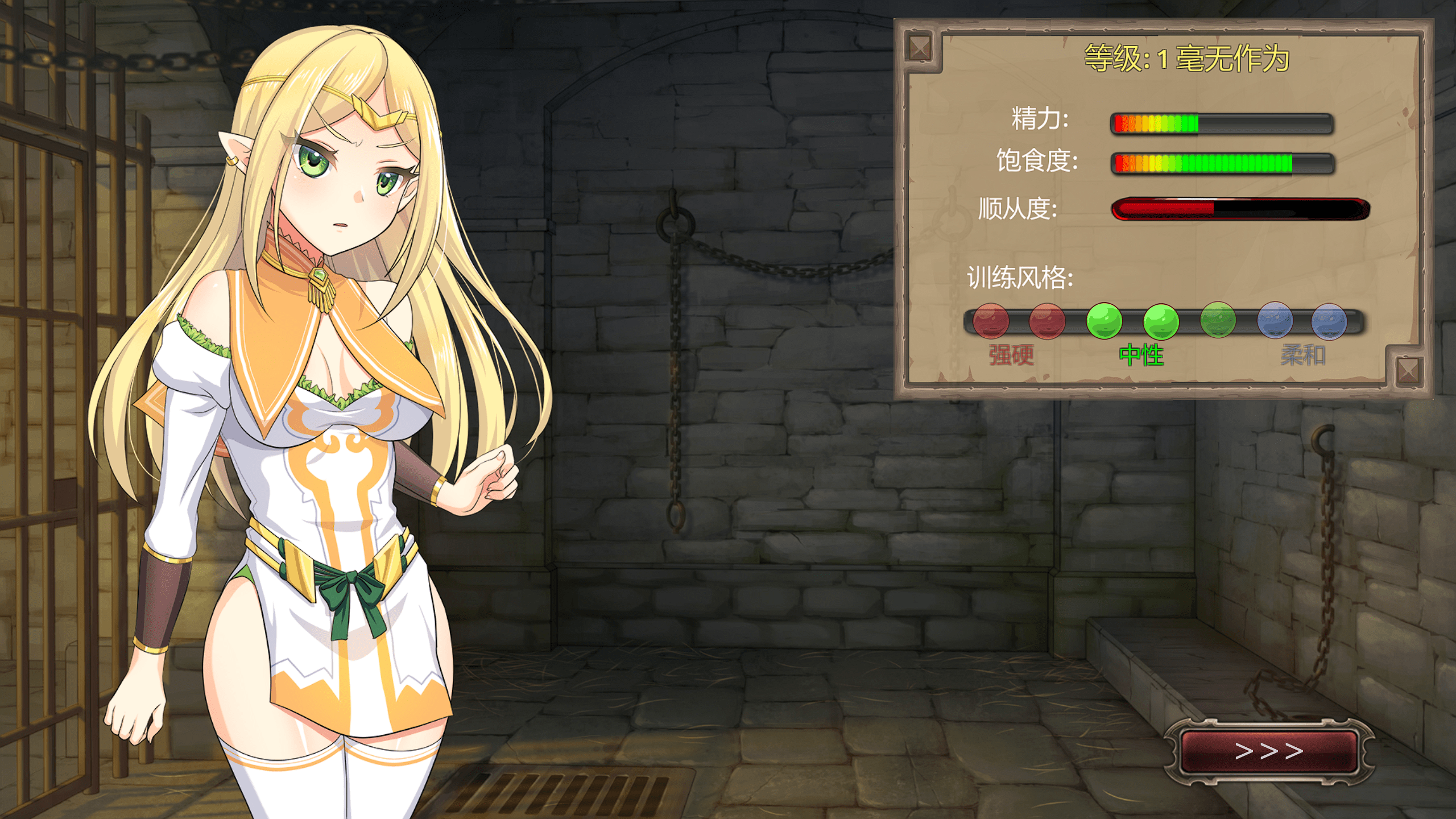This screenshot has width=1456, height=819.
Task: Choose the rightmost blue orb on the style track
Action: (1329, 321)
